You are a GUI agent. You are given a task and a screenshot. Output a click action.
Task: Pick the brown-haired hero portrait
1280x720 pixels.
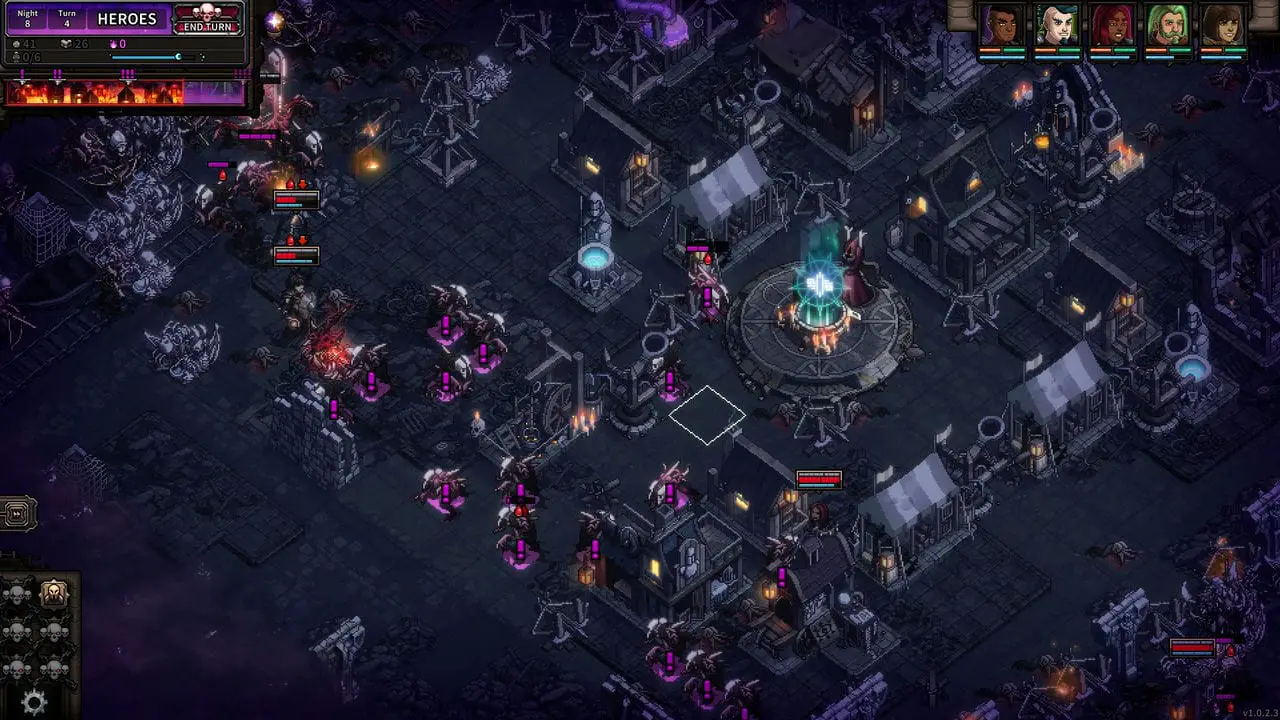1222,25
